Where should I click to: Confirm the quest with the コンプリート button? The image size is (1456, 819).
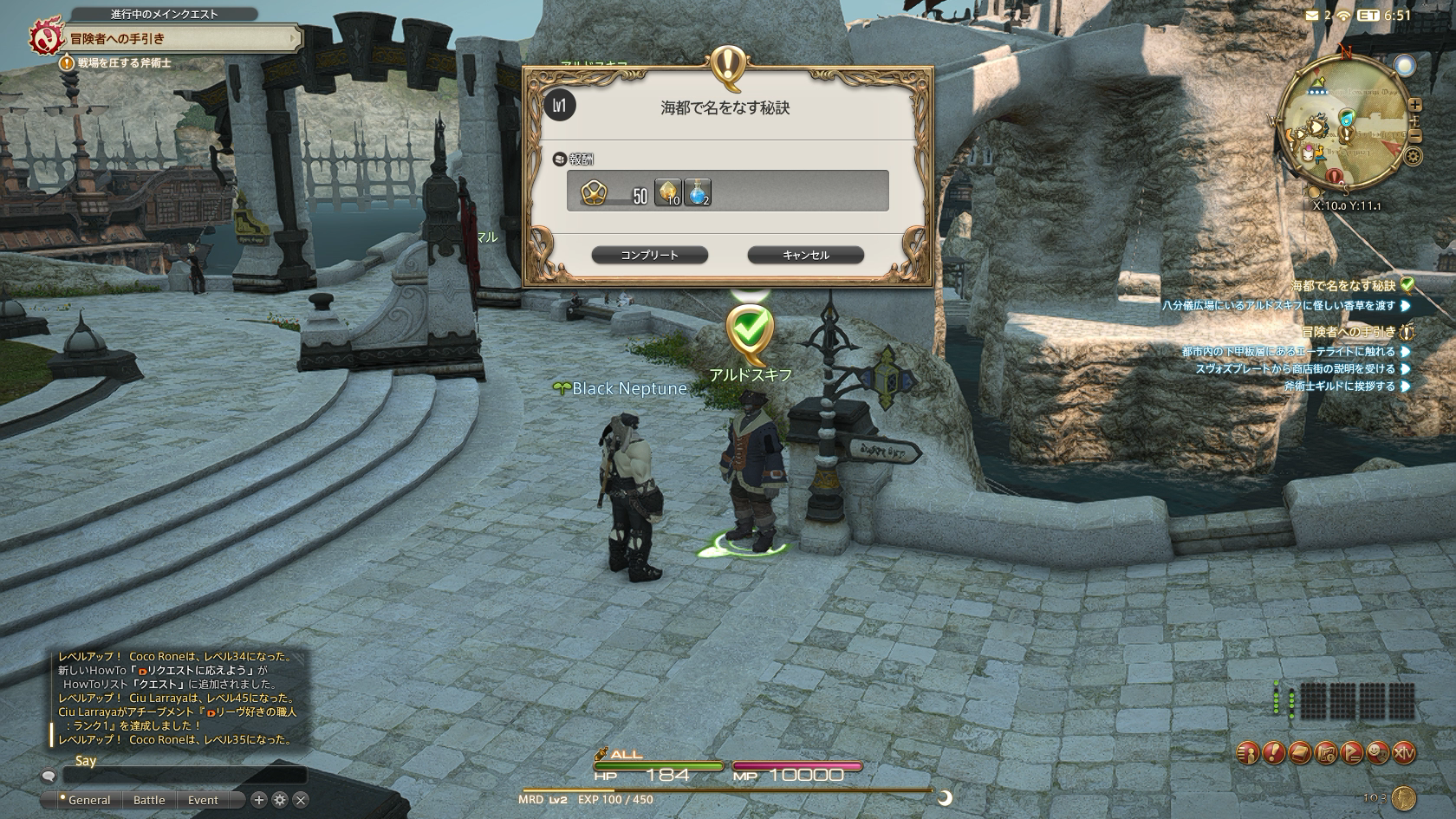pos(649,255)
